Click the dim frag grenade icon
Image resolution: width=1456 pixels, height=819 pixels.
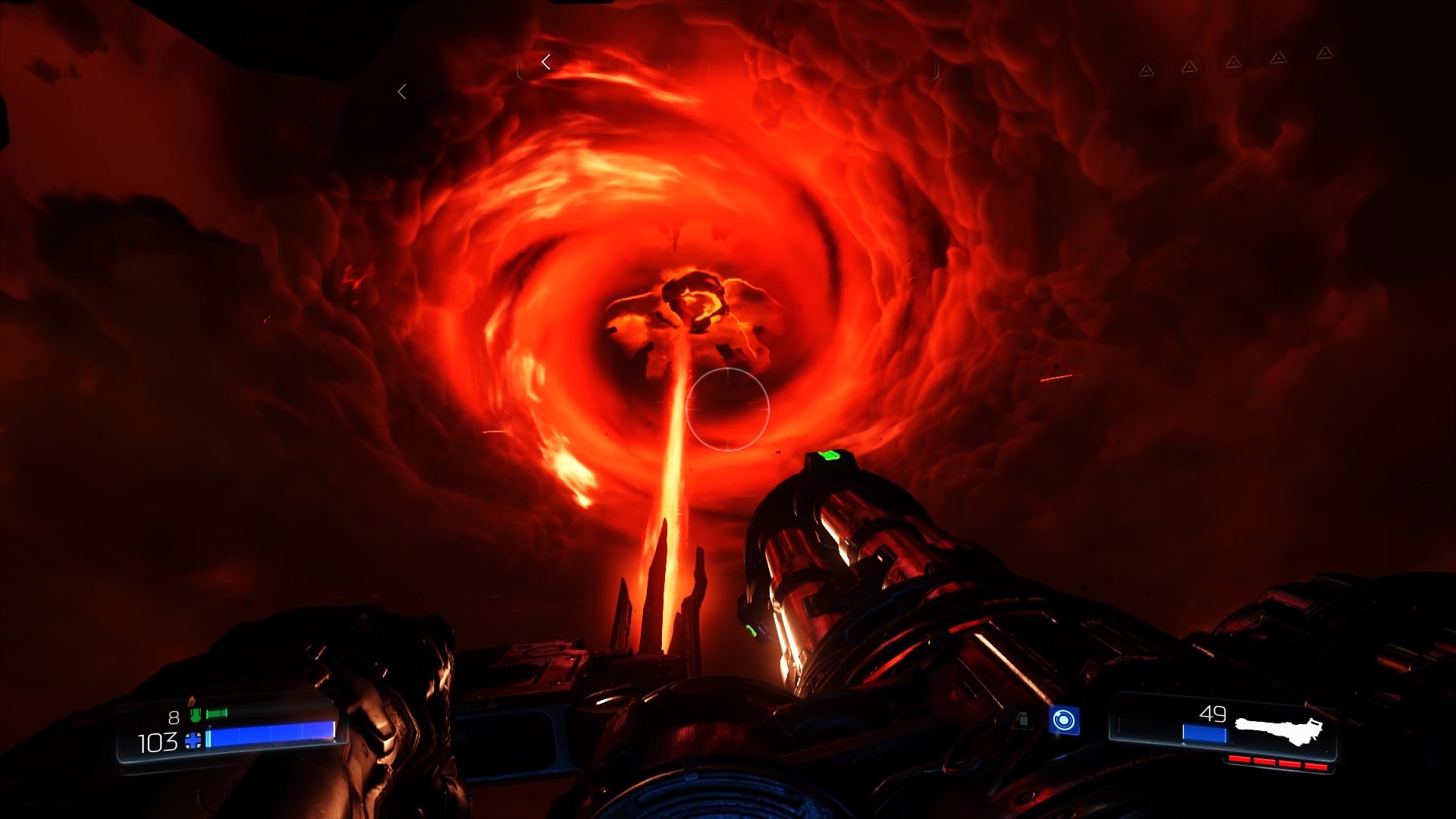1023,719
